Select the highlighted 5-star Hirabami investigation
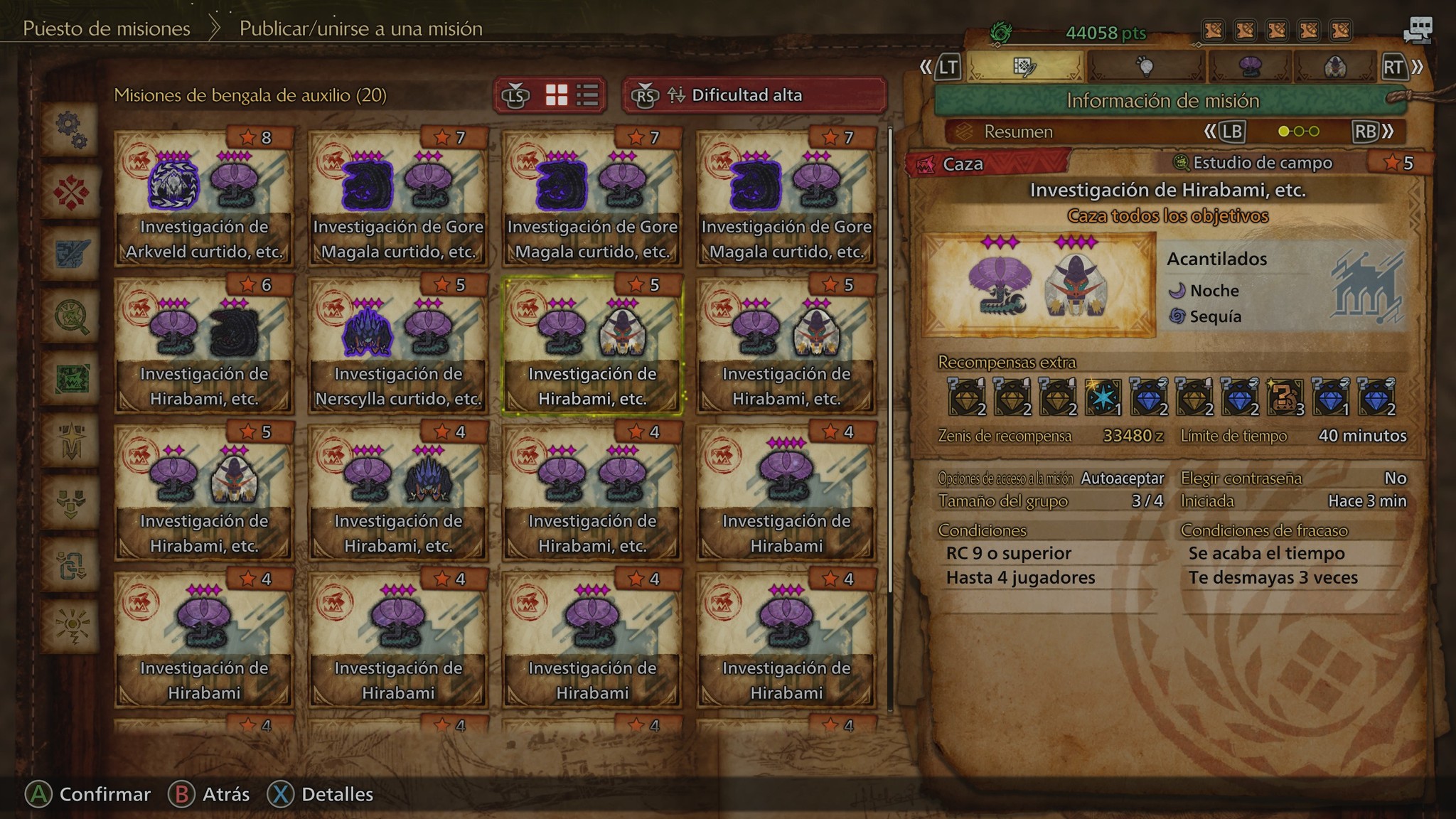Viewport: 1456px width, 819px height. (x=592, y=345)
